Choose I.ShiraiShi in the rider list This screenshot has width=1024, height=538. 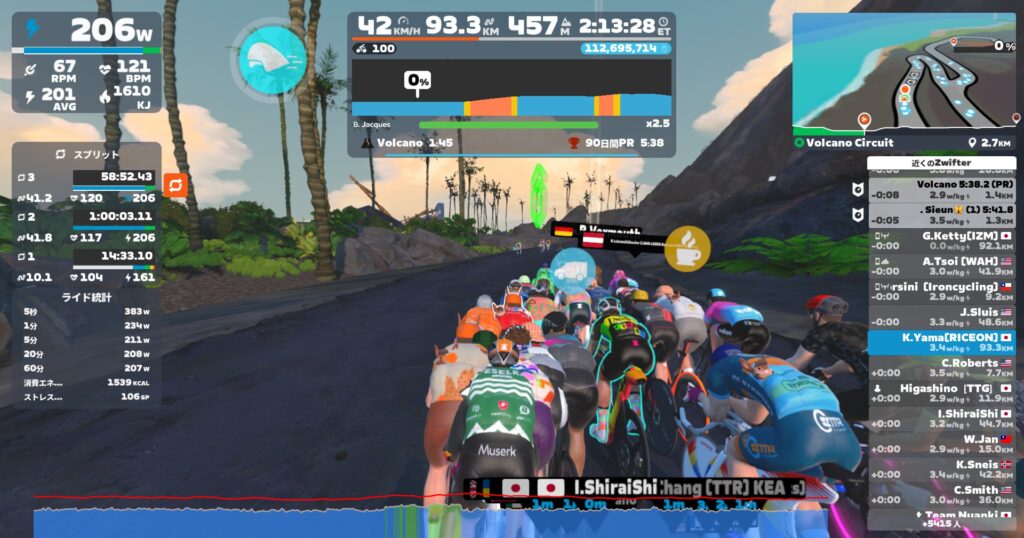coord(940,417)
